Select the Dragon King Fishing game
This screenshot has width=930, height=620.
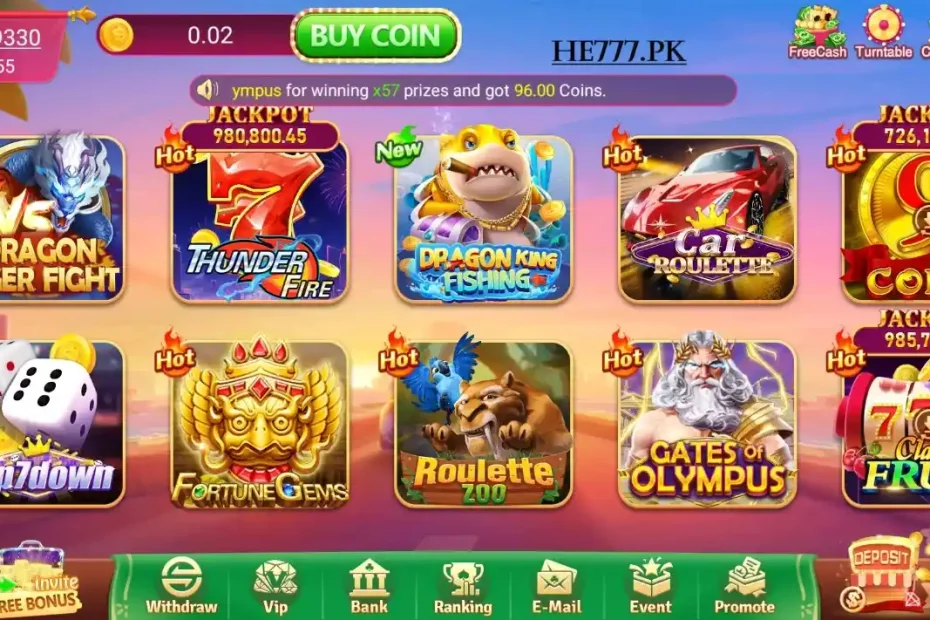click(x=483, y=220)
